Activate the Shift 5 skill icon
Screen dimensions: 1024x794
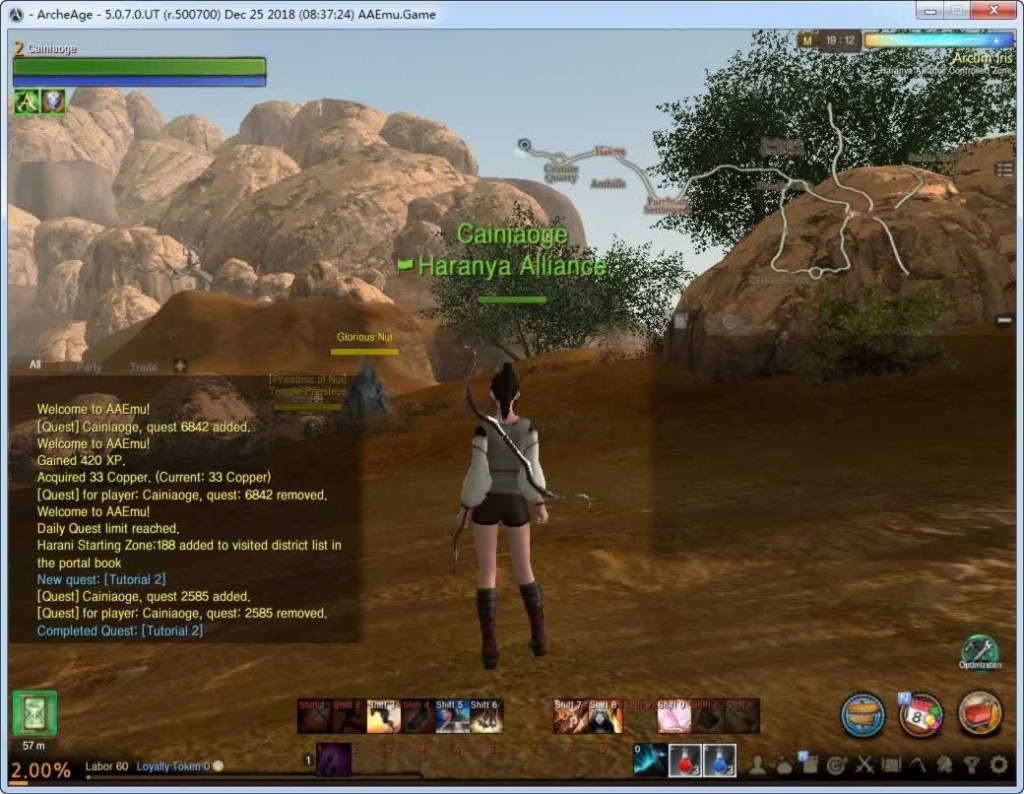(x=451, y=716)
